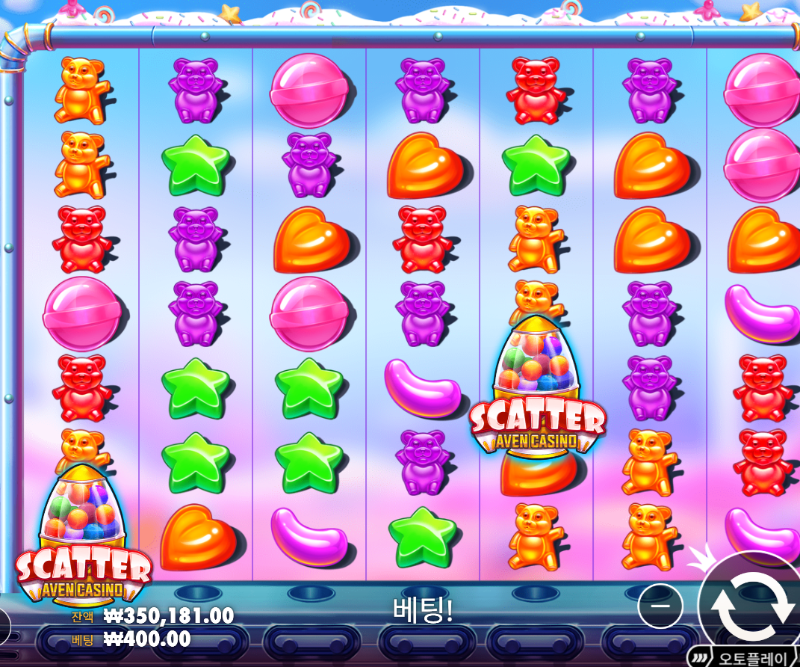Screen dimensions: 800x667
Task: Decrease the bet with the minus button
Action: pyautogui.click(x=660, y=605)
